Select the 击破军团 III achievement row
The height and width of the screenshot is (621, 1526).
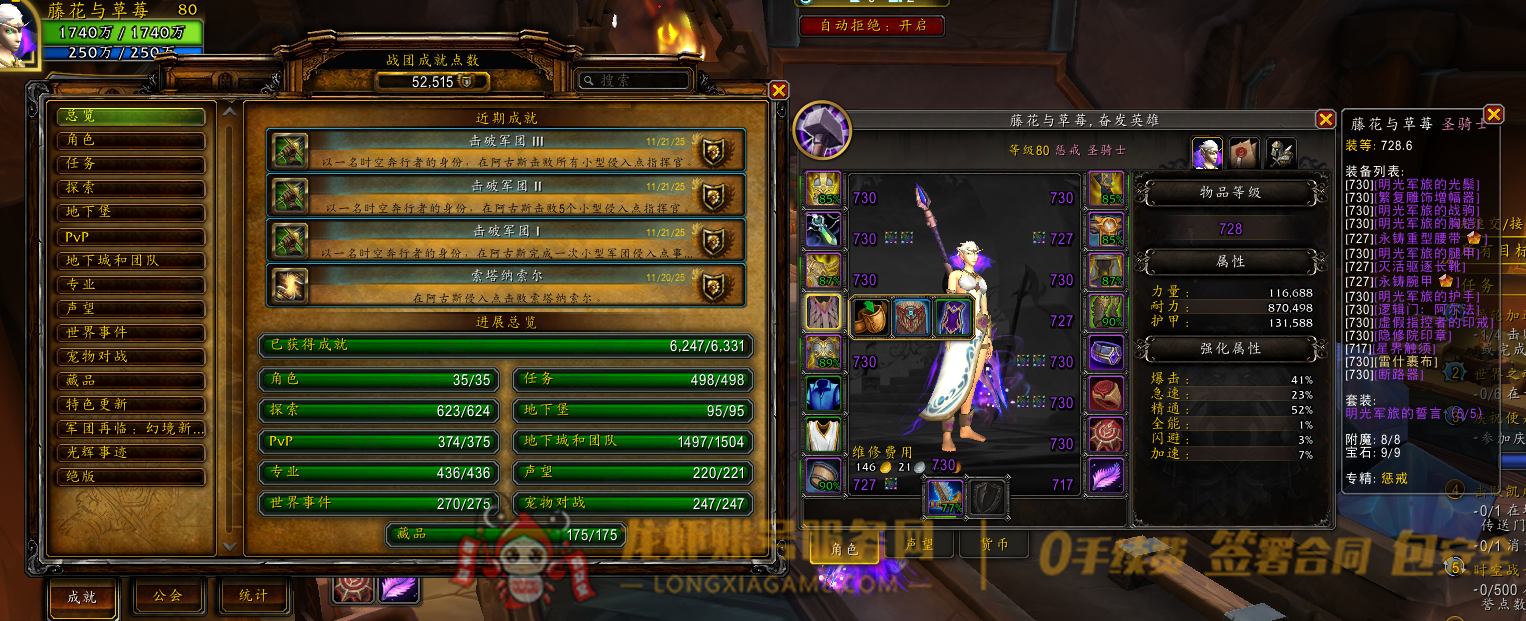[506, 149]
